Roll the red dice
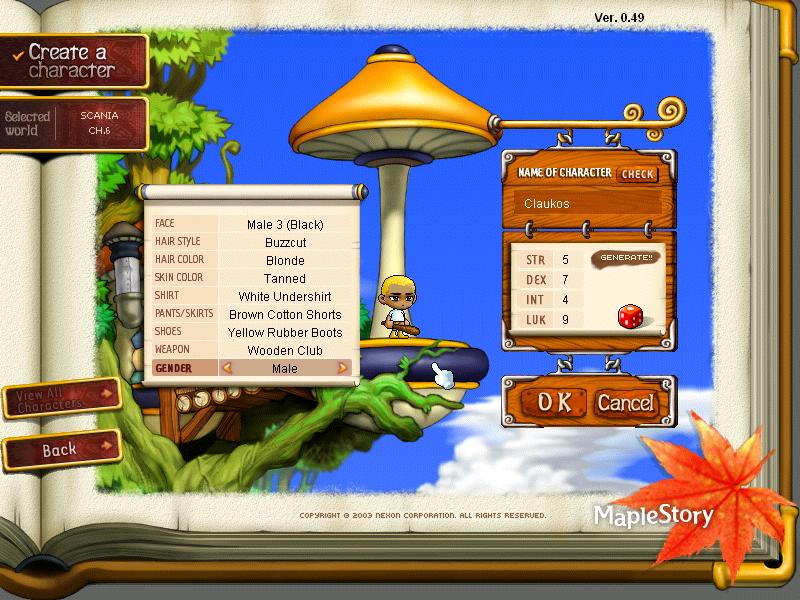The image size is (800, 600). click(630, 318)
